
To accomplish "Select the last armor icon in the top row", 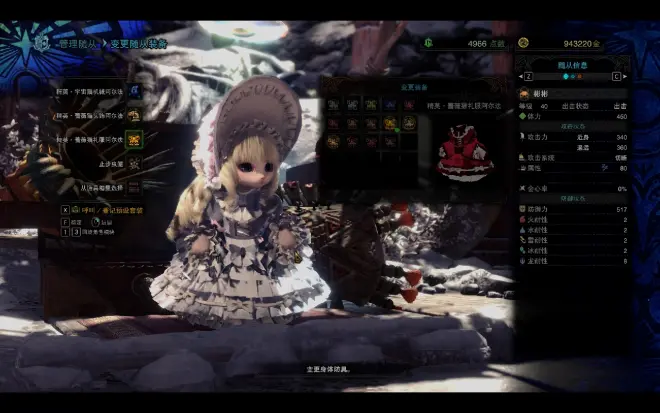I will (x=408, y=104).
